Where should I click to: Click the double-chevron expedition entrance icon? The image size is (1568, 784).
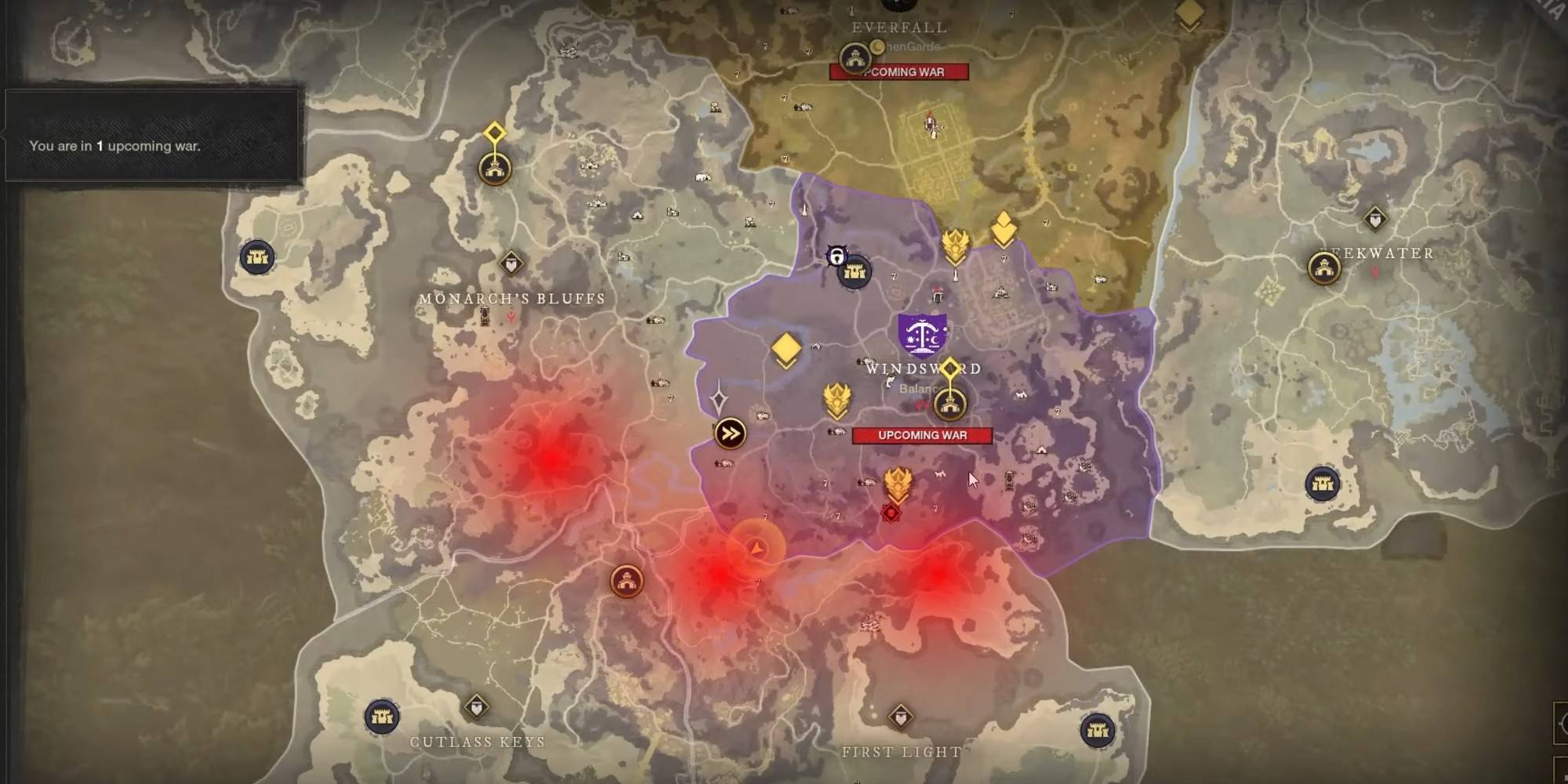[729, 433]
